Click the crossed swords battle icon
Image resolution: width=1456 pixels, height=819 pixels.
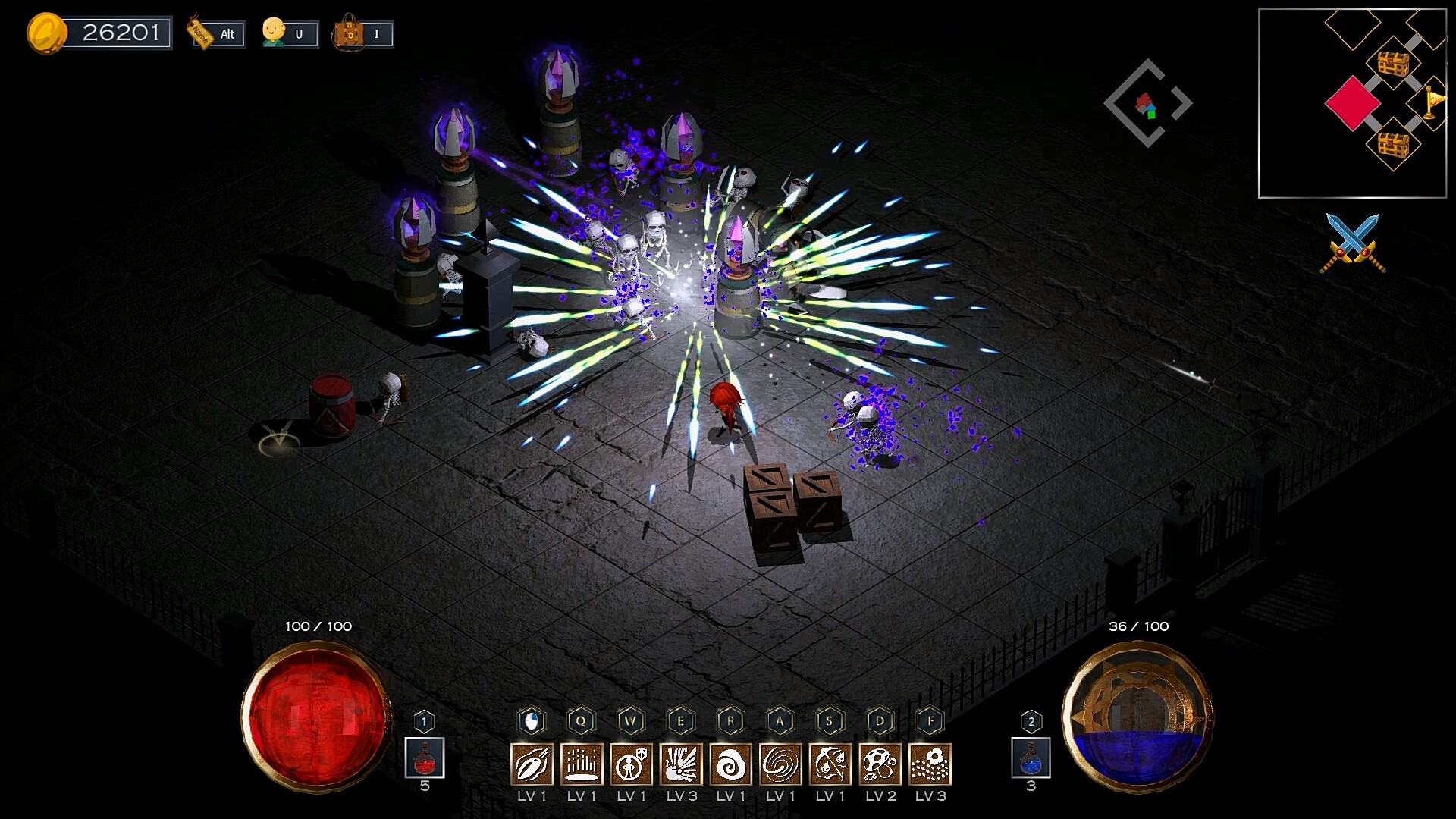click(1353, 243)
